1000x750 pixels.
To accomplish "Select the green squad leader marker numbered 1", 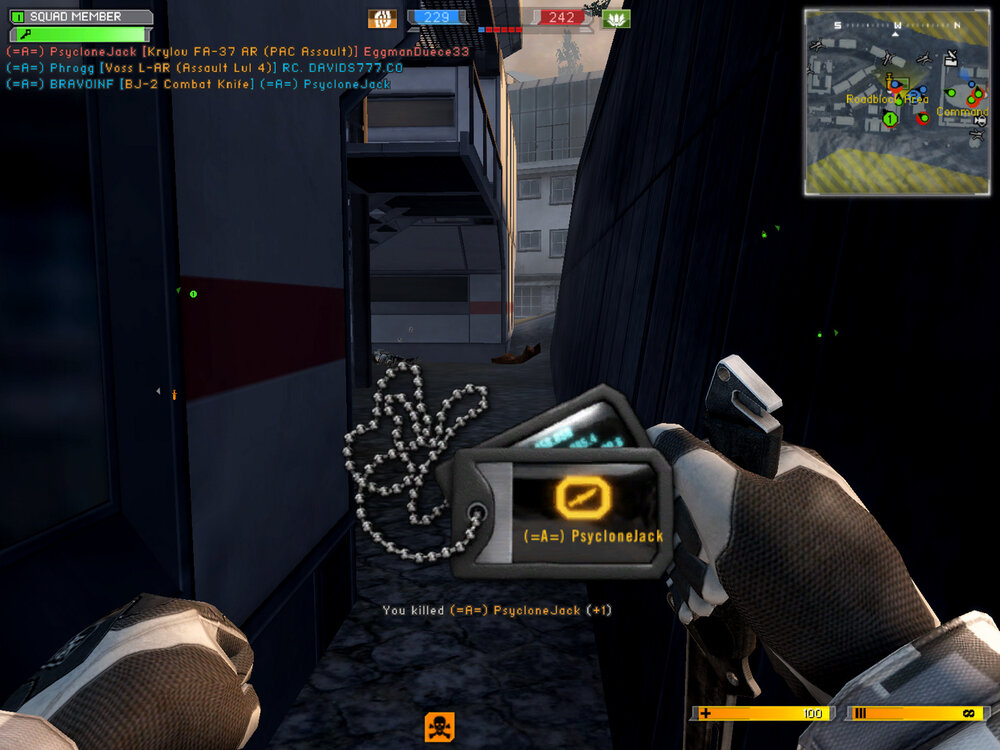I will [x=890, y=120].
